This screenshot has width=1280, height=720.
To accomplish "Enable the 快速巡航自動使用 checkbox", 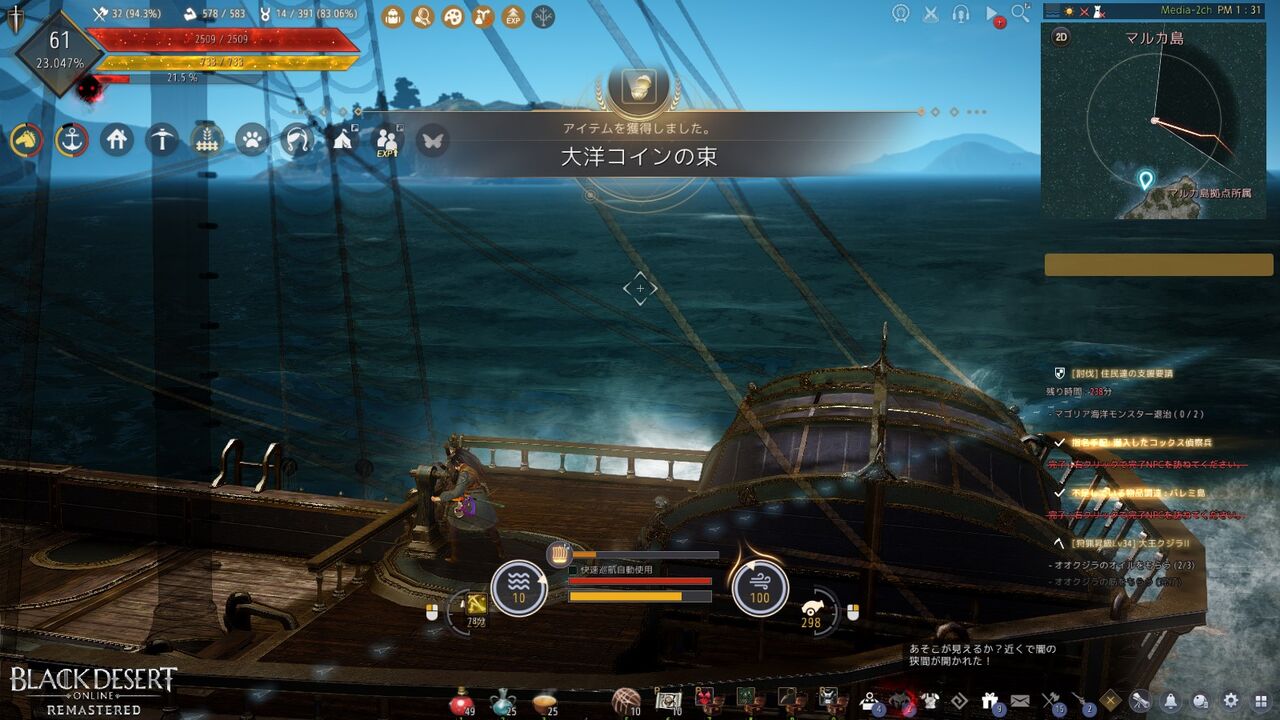I will tap(573, 569).
